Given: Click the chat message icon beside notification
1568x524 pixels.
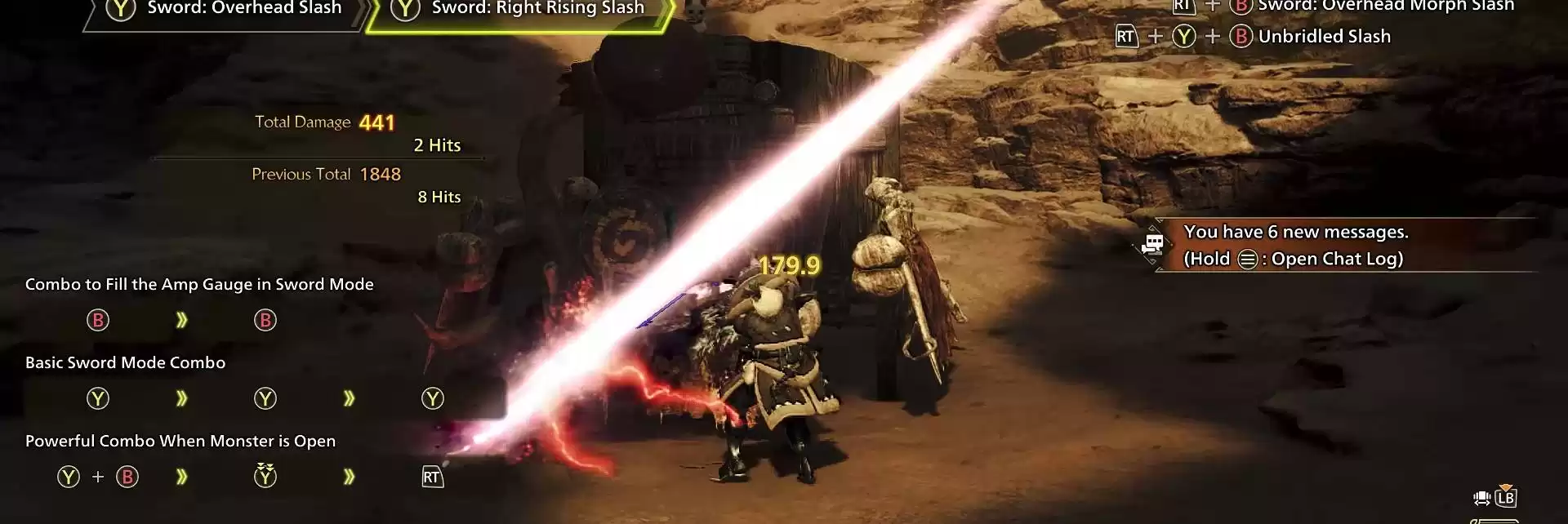Looking at the screenshot, I should [1153, 243].
